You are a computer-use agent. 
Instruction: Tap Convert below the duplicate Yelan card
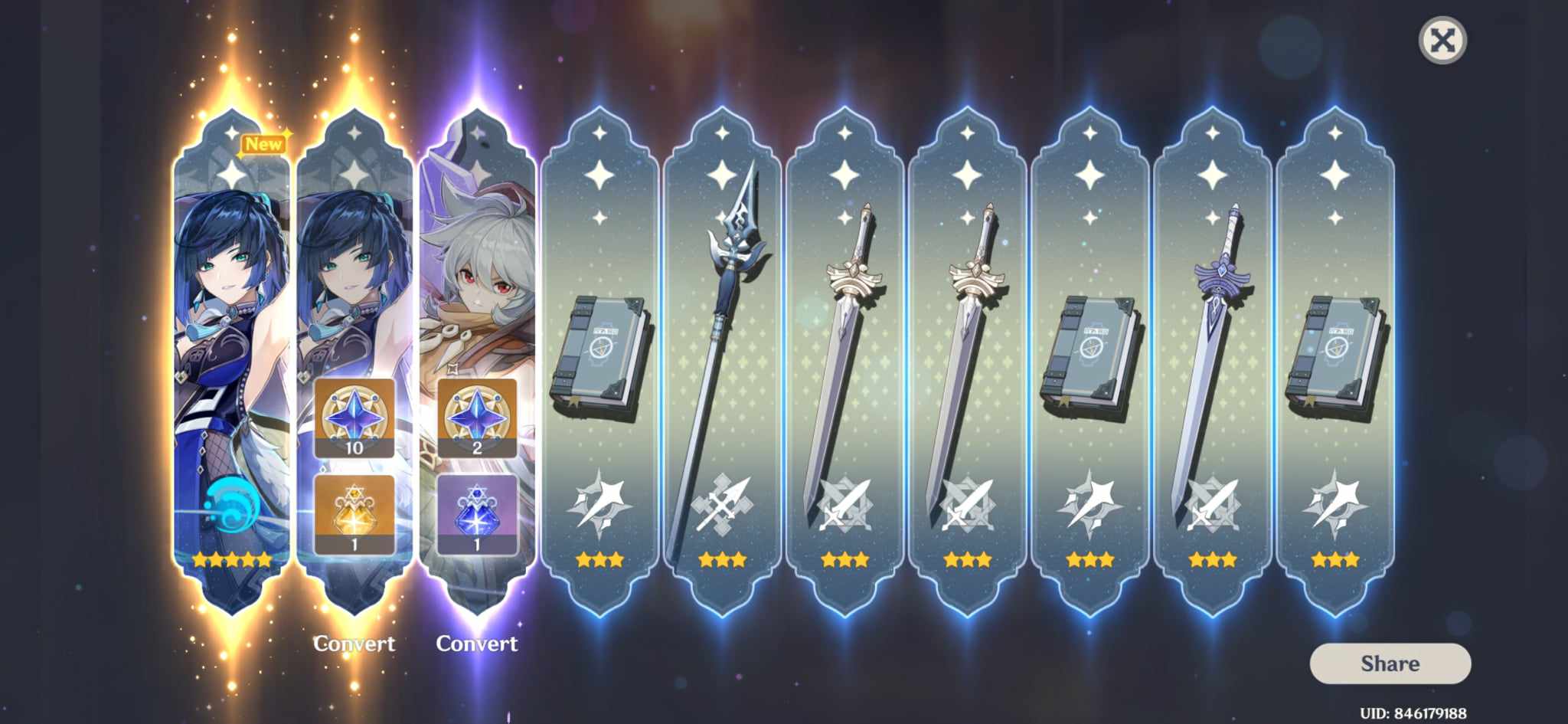click(354, 644)
